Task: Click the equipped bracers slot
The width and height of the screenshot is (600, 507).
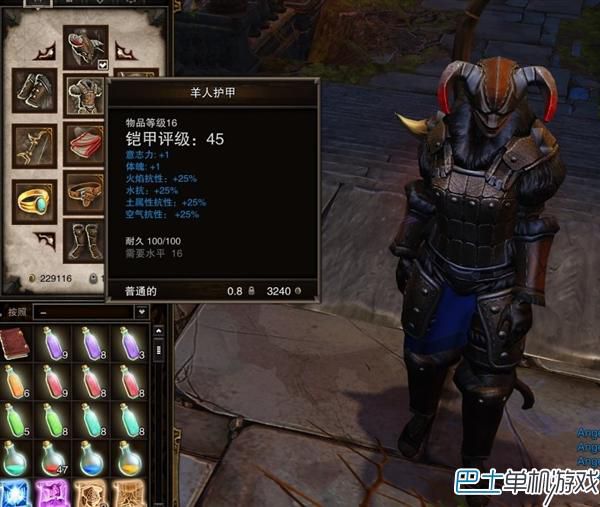Action: [34, 92]
